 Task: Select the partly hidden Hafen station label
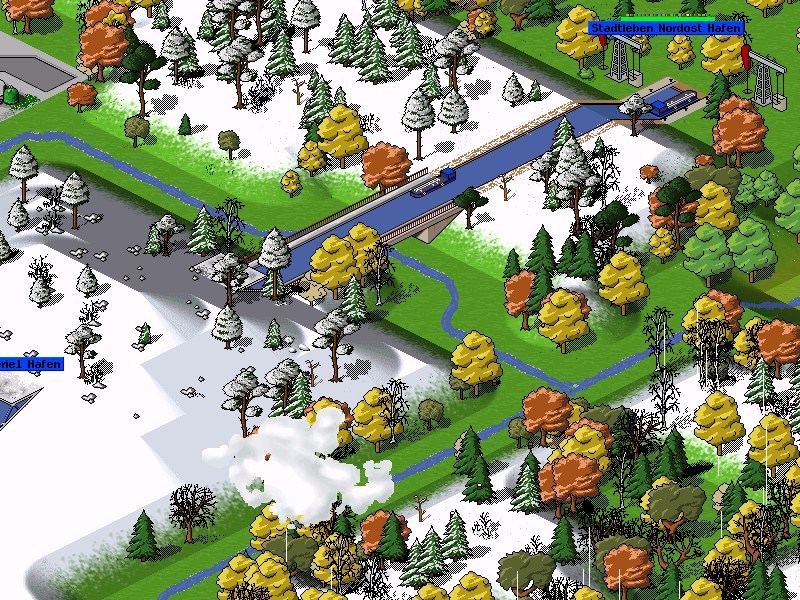pos(30,365)
